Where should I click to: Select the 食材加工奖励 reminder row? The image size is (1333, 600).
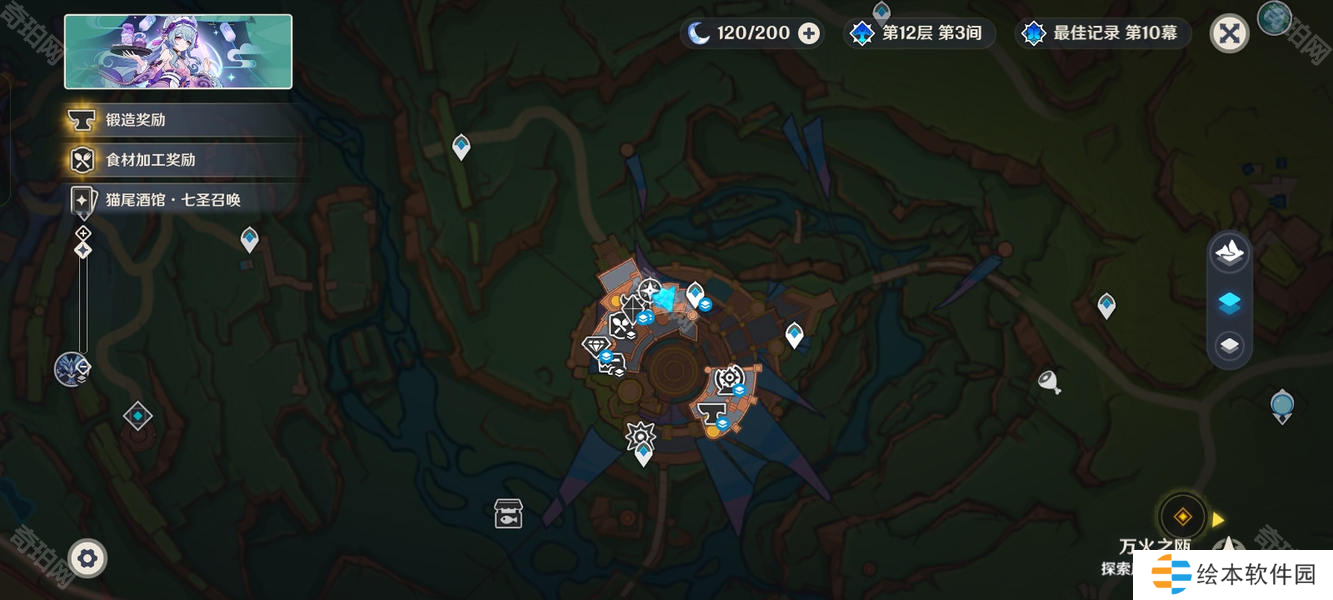180,160
